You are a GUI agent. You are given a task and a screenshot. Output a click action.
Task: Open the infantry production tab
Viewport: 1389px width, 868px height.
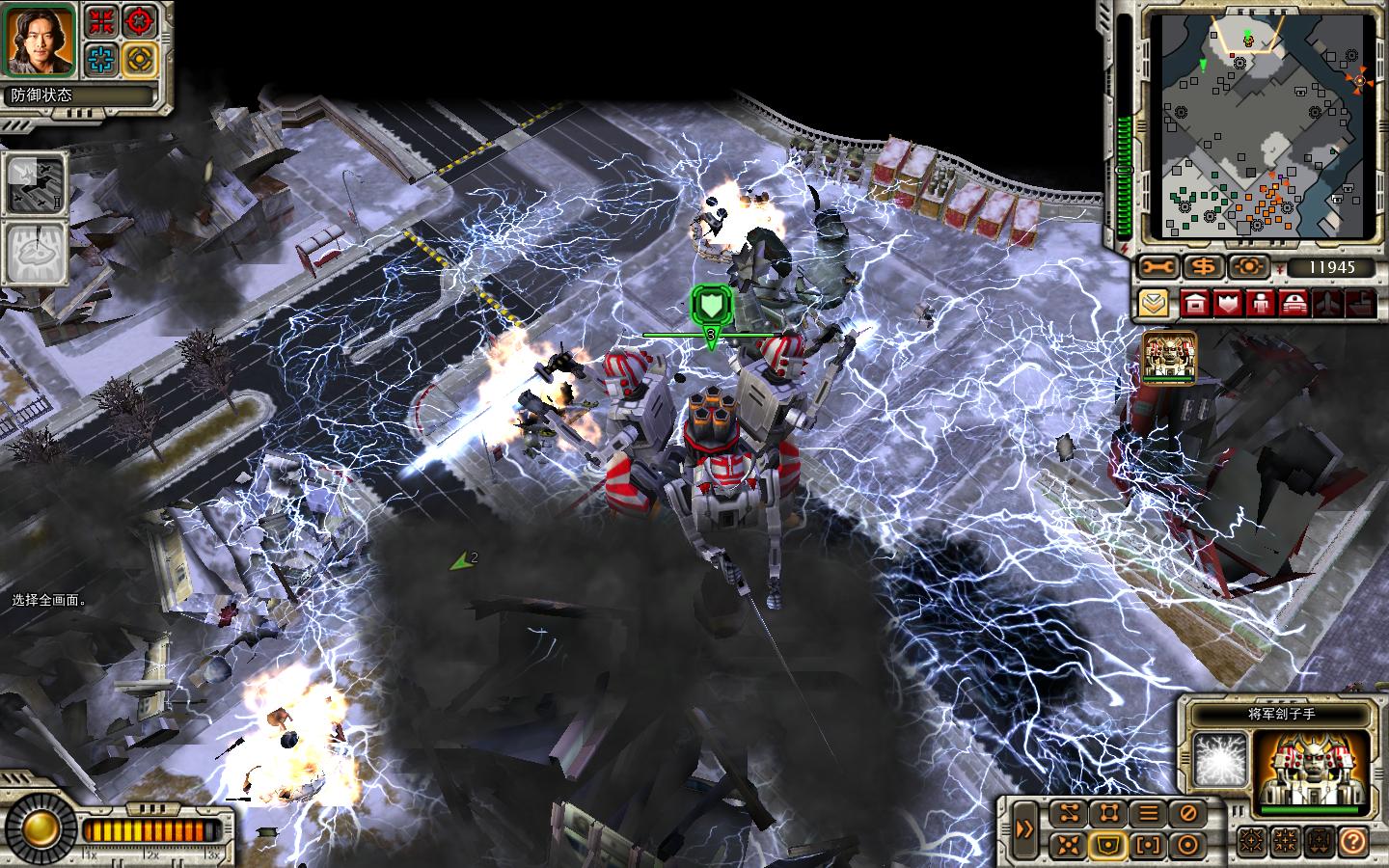coord(1260,303)
